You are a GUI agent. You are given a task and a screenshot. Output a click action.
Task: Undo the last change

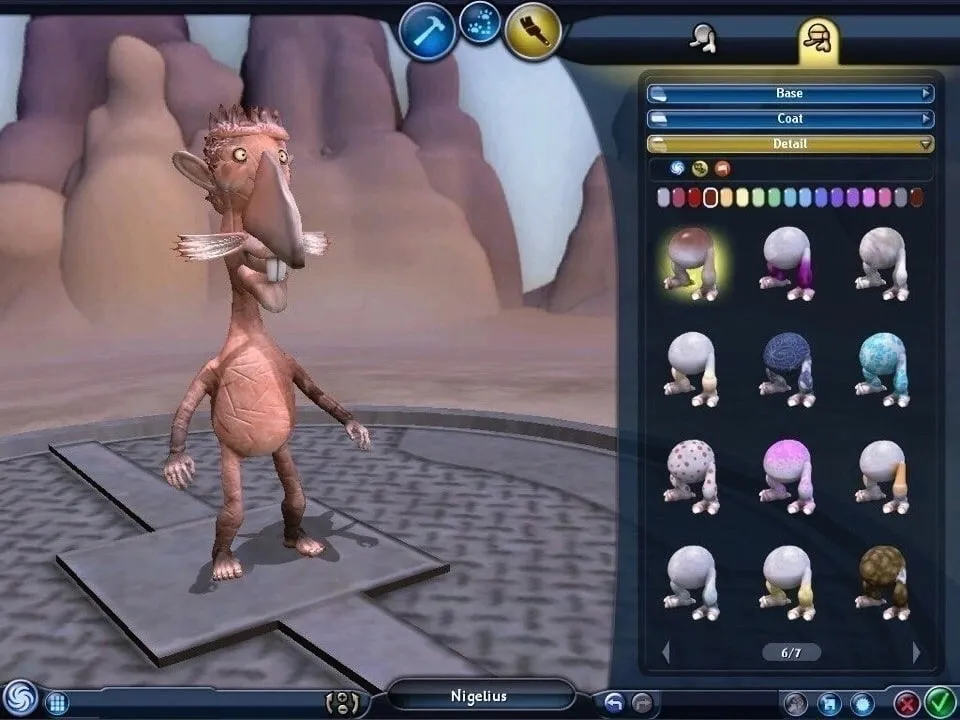[614, 703]
